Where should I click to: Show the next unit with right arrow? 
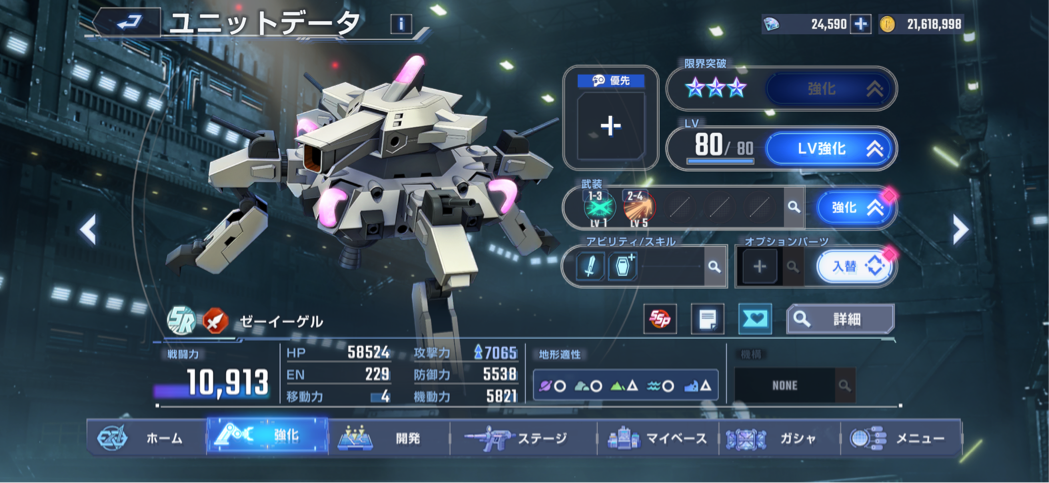[x=960, y=230]
